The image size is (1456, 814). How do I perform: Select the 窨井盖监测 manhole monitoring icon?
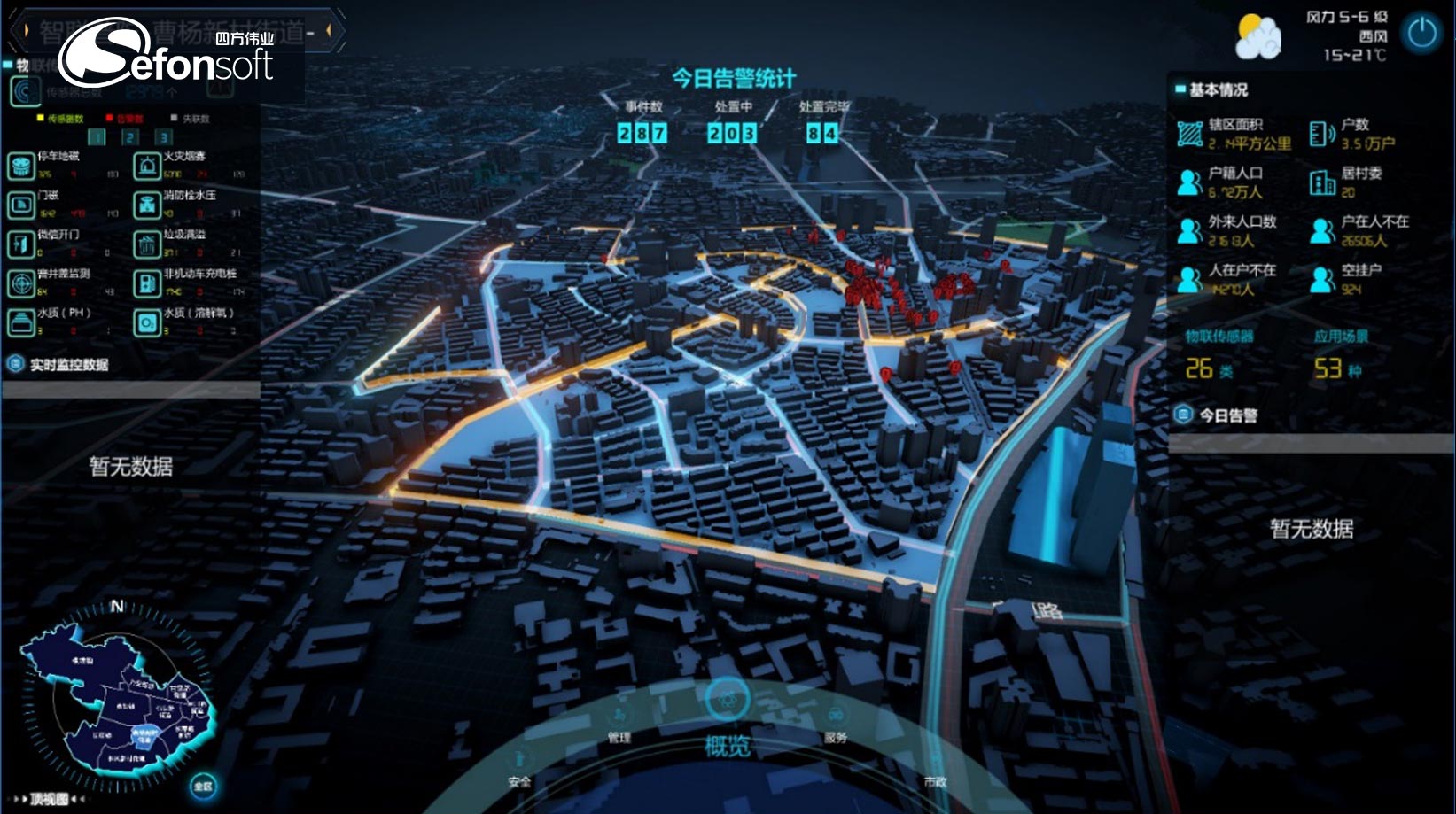click(x=20, y=283)
